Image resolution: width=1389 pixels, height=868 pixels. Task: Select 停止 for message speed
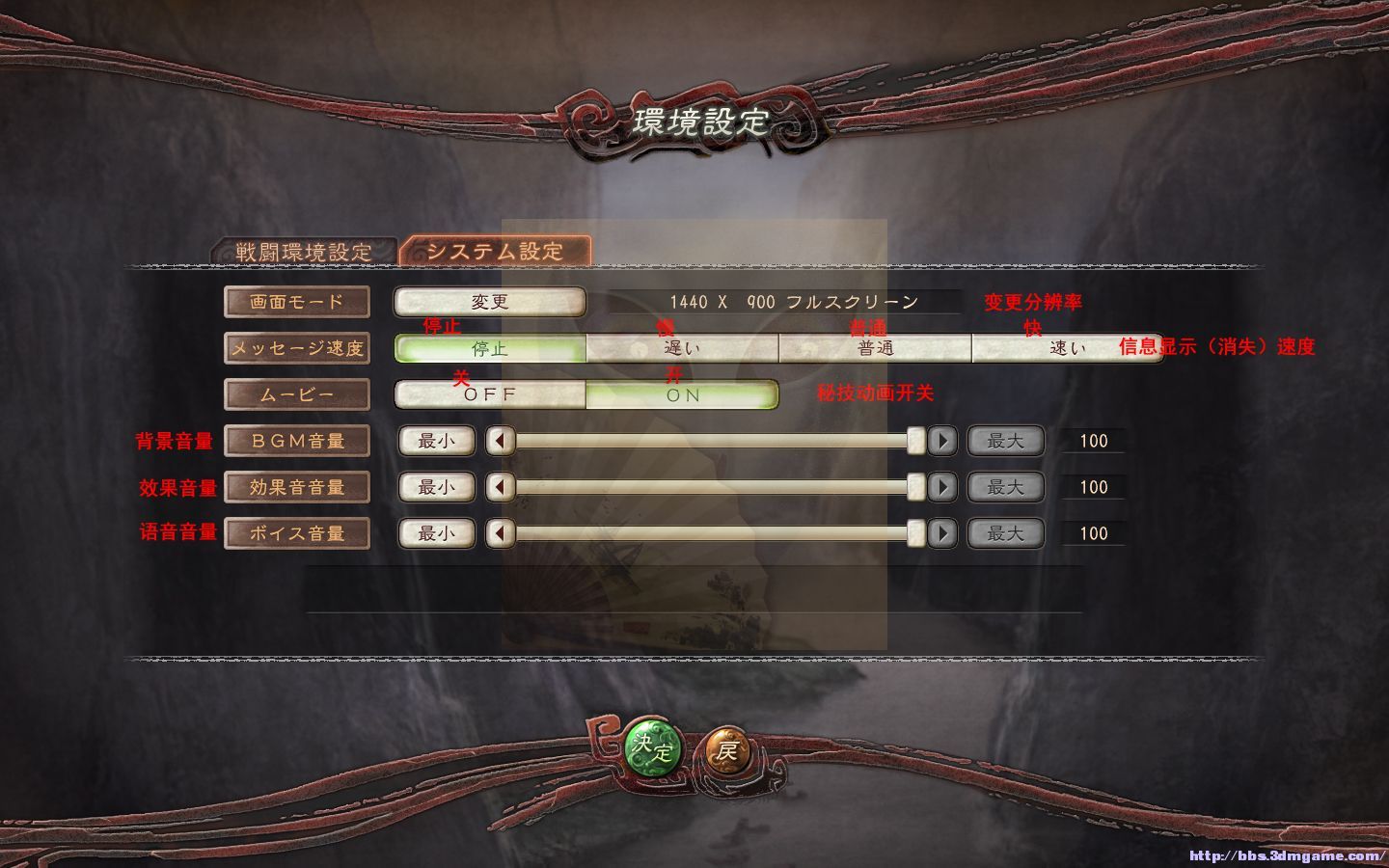[x=490, y=349]
